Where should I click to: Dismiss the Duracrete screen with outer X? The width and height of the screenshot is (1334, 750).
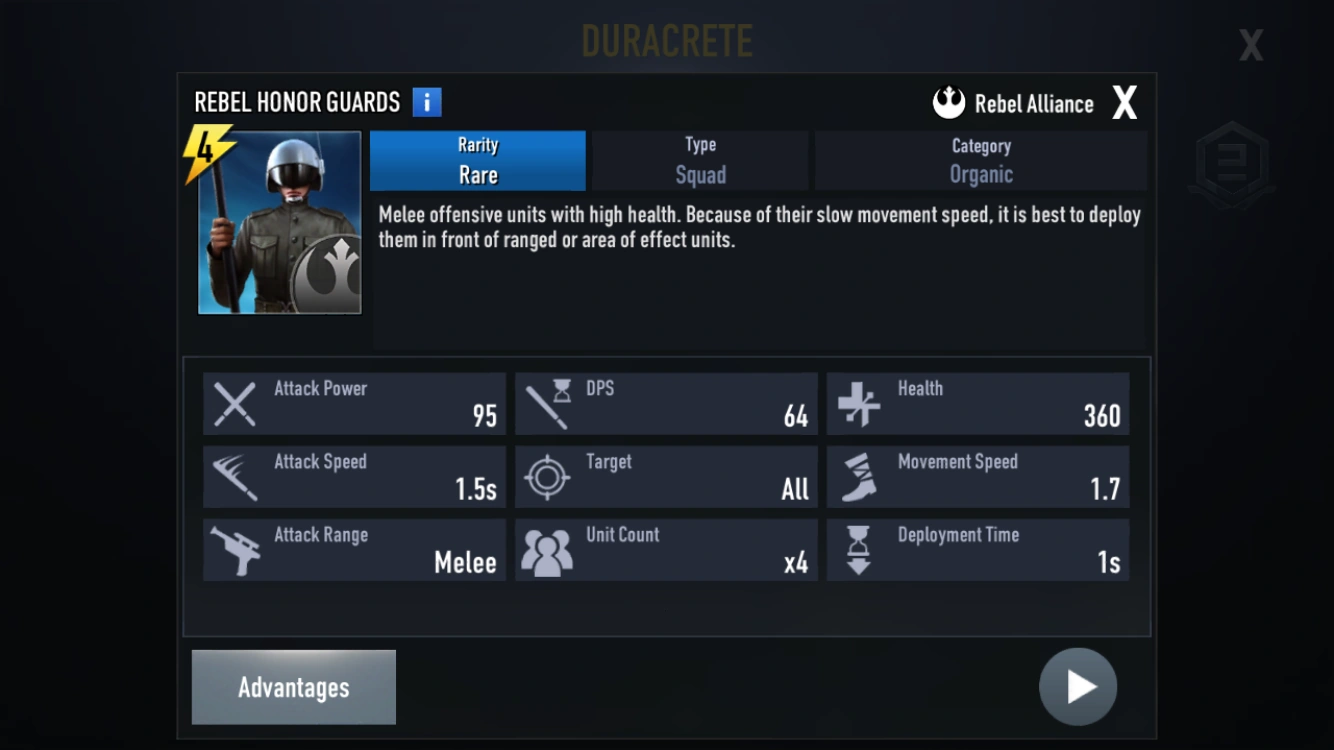[1250, 44]
